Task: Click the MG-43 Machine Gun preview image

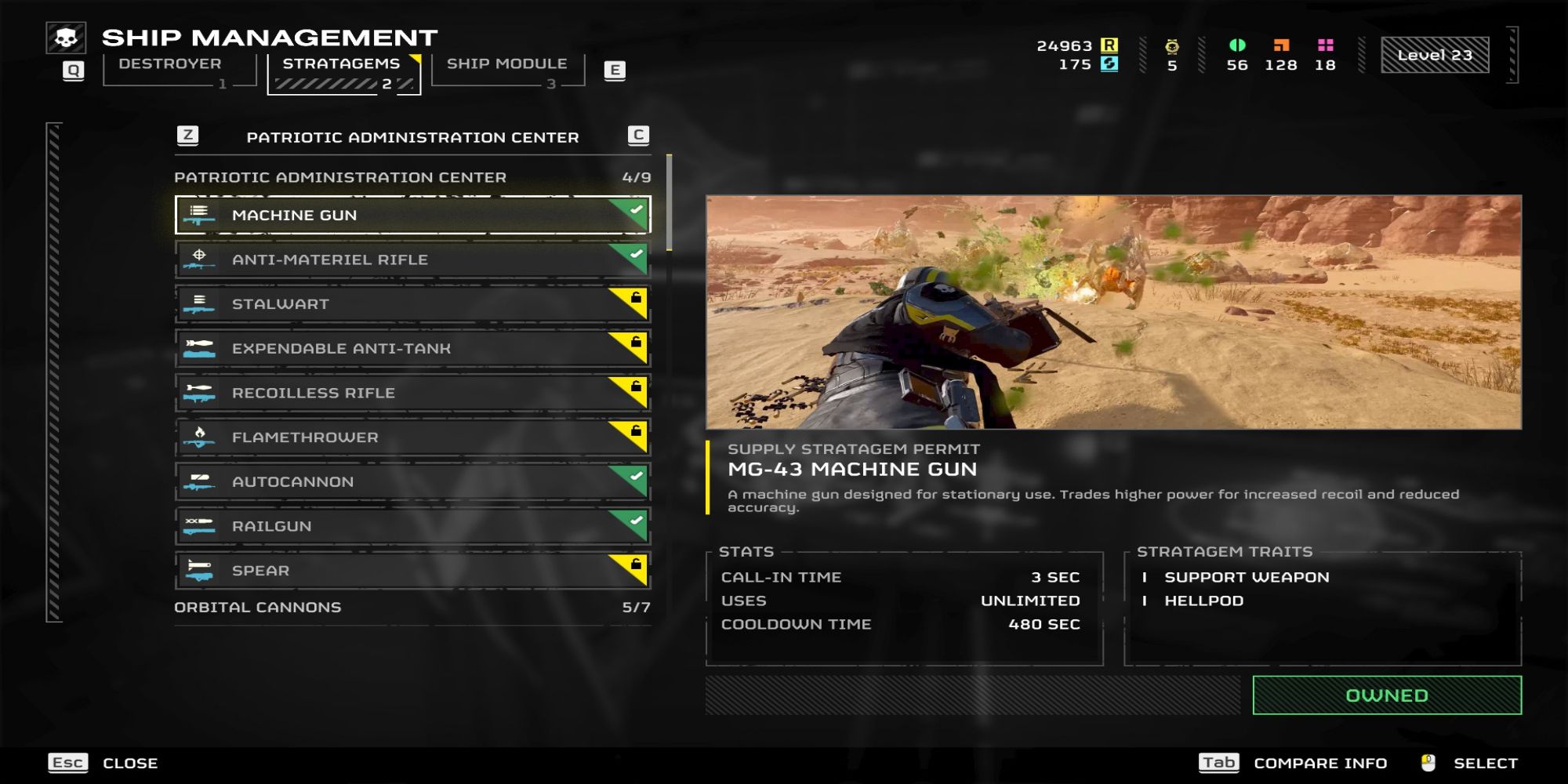Action: pos(1113,312)
